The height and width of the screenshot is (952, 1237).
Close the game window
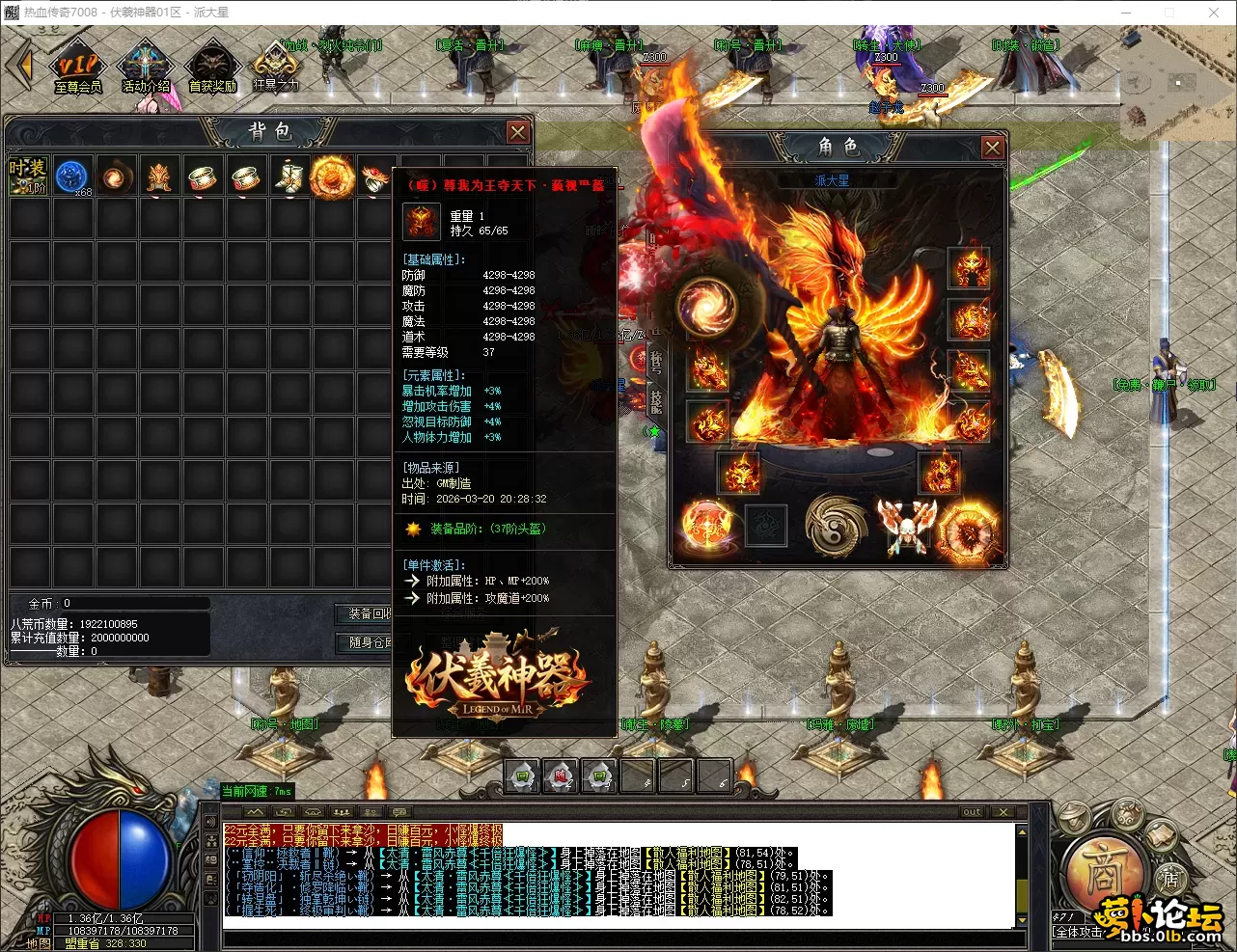(x=1214, y=13)
